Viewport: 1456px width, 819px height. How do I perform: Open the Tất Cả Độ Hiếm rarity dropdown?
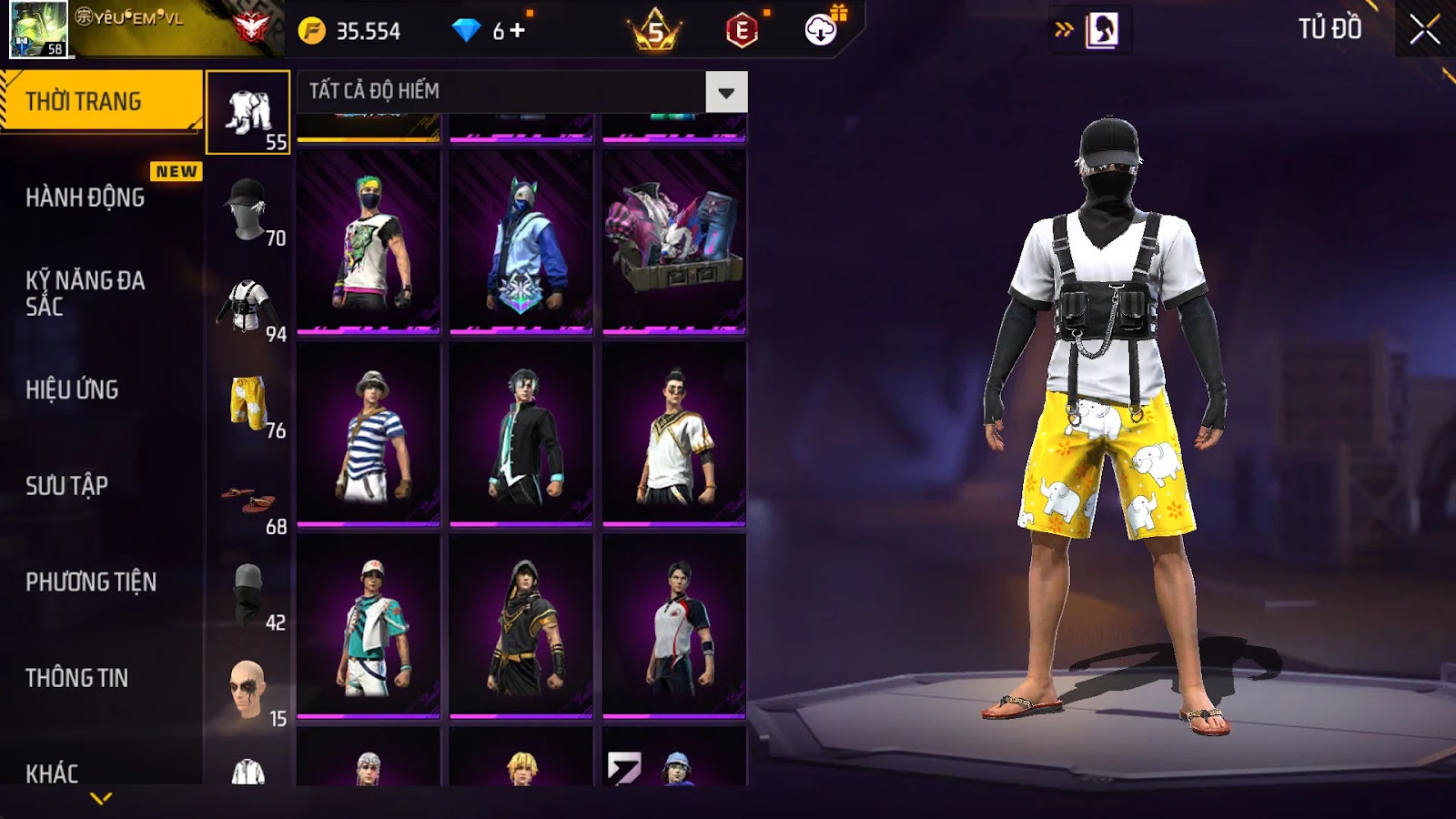click(725, 92)
